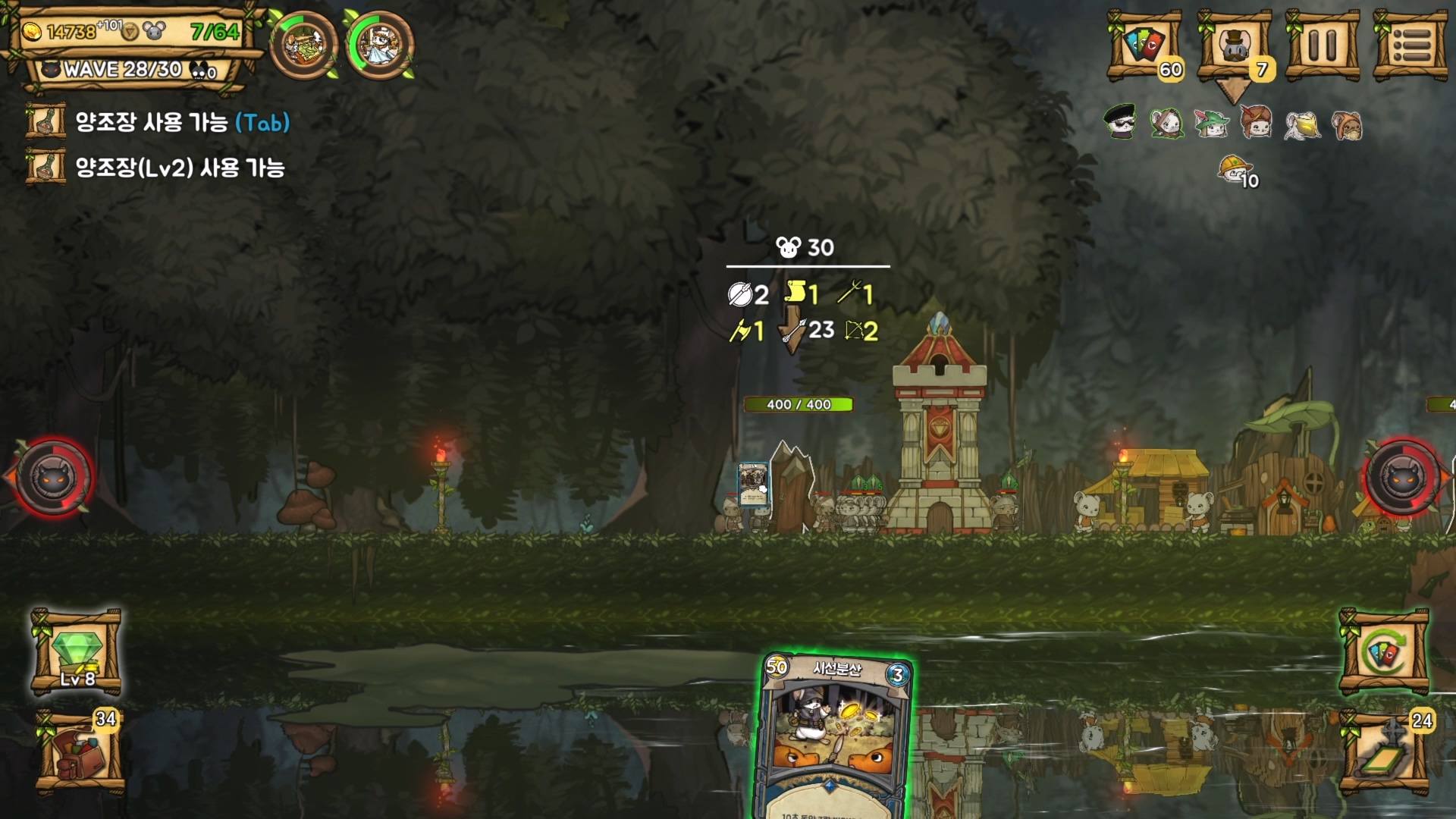Viewport: 1456px width, 819px height.
Task: Select the green feathered-hat mouse portrait
Action: point(1211,123)
